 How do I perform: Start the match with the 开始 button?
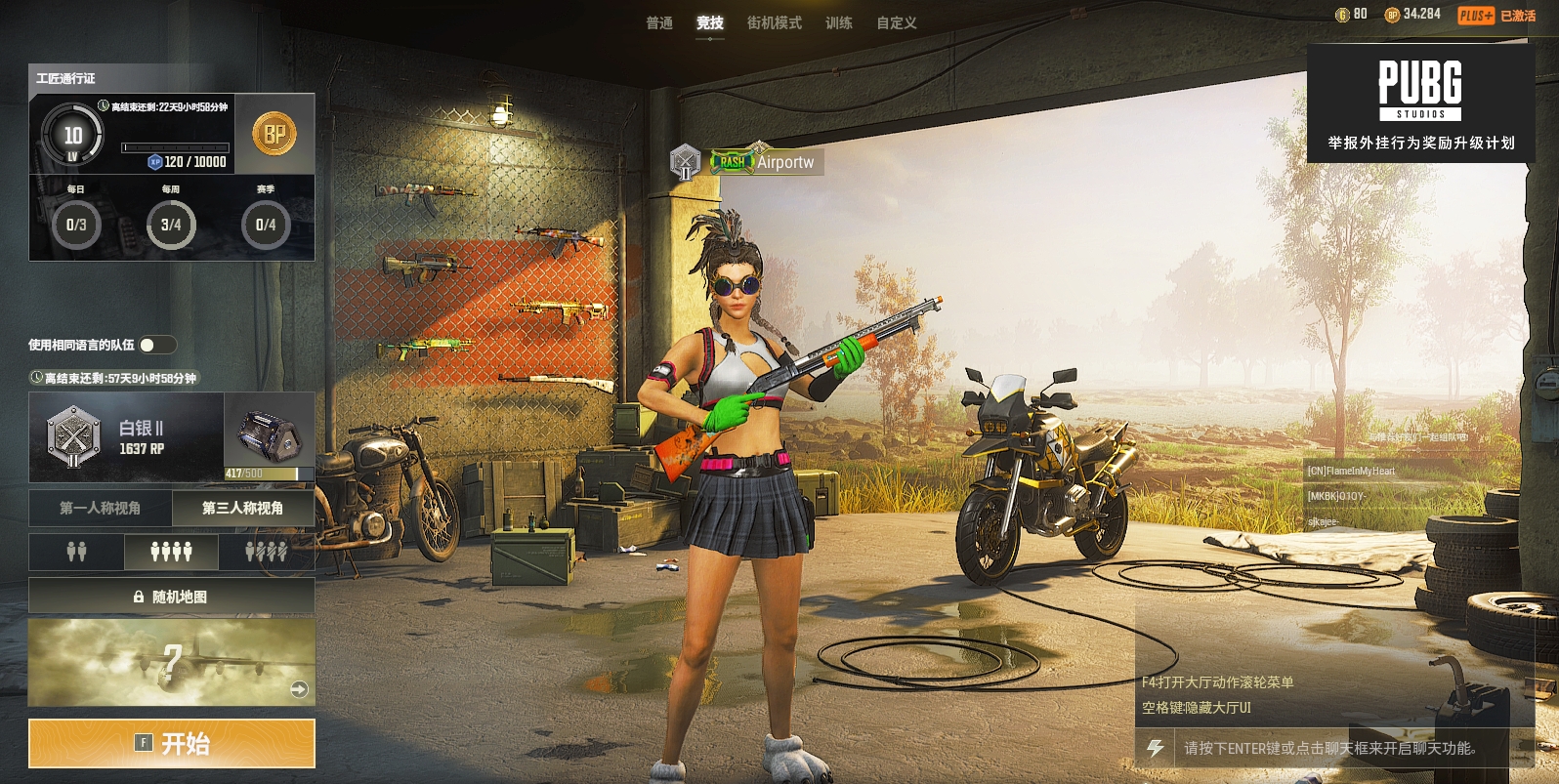click(x=172, y=744)
